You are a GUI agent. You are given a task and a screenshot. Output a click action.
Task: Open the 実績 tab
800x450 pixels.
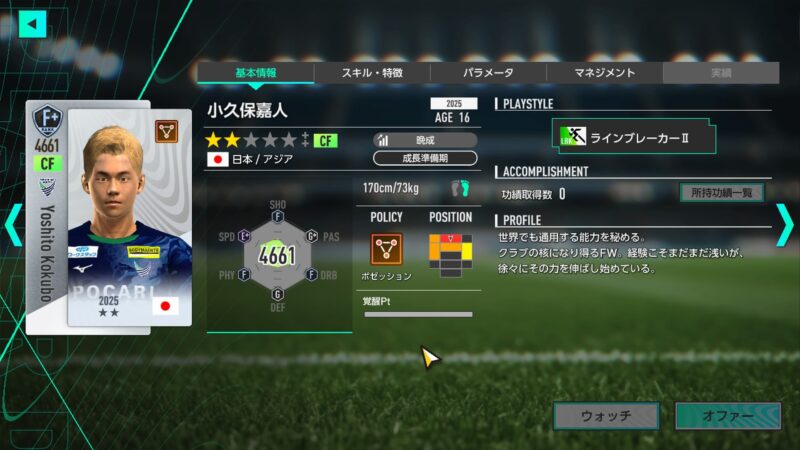pyautogui.click(x=720, y=73)
